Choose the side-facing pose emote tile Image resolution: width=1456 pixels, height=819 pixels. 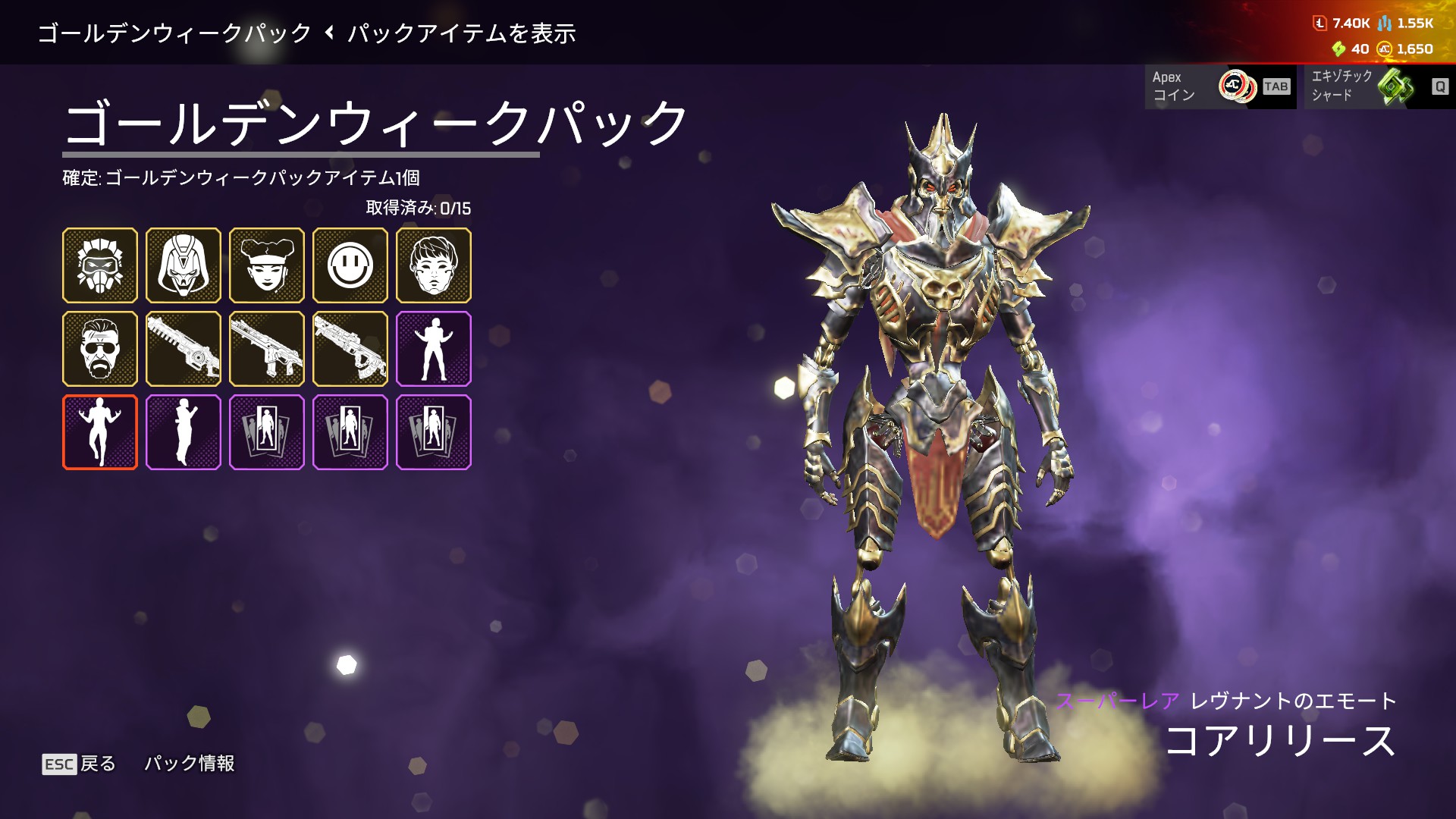pyautogui.click(x=184, y=432)
